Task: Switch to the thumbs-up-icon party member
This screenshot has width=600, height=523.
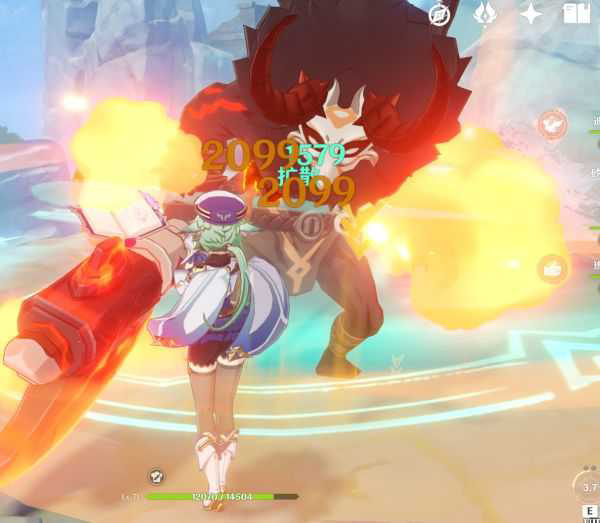Action: (x=551, y=267)
